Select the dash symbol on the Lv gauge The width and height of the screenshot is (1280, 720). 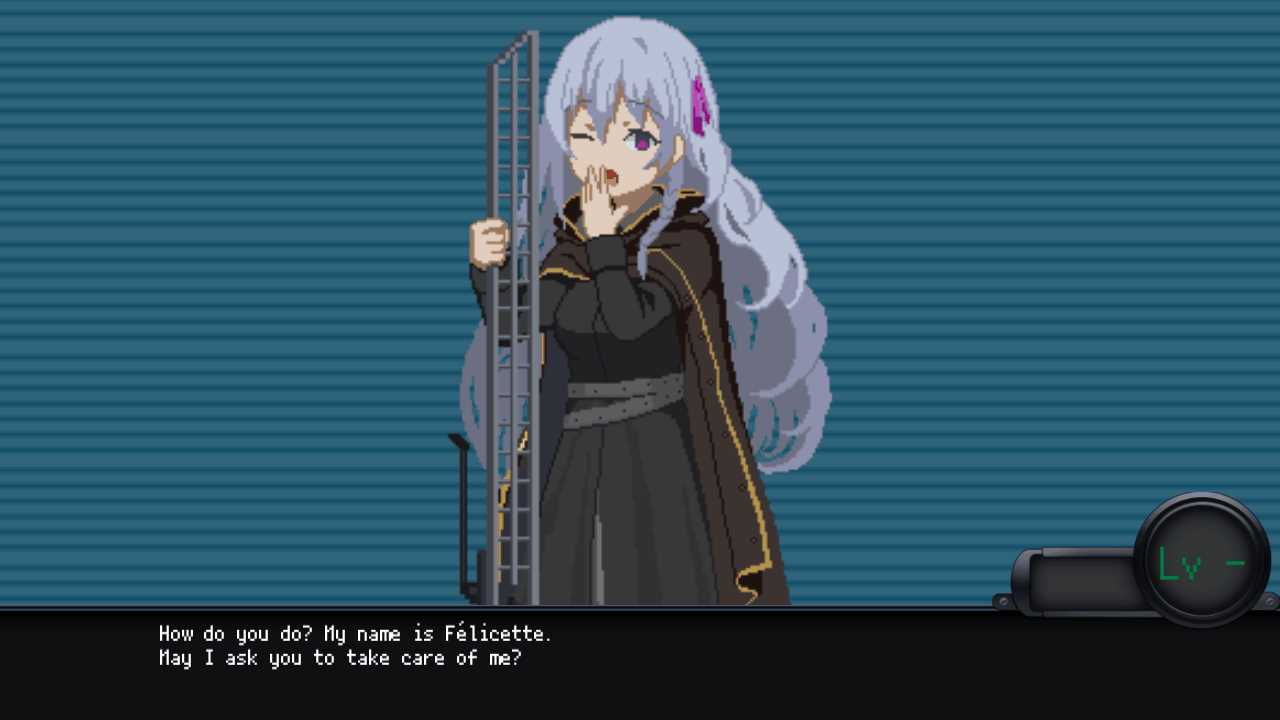tap(1234, 563)
